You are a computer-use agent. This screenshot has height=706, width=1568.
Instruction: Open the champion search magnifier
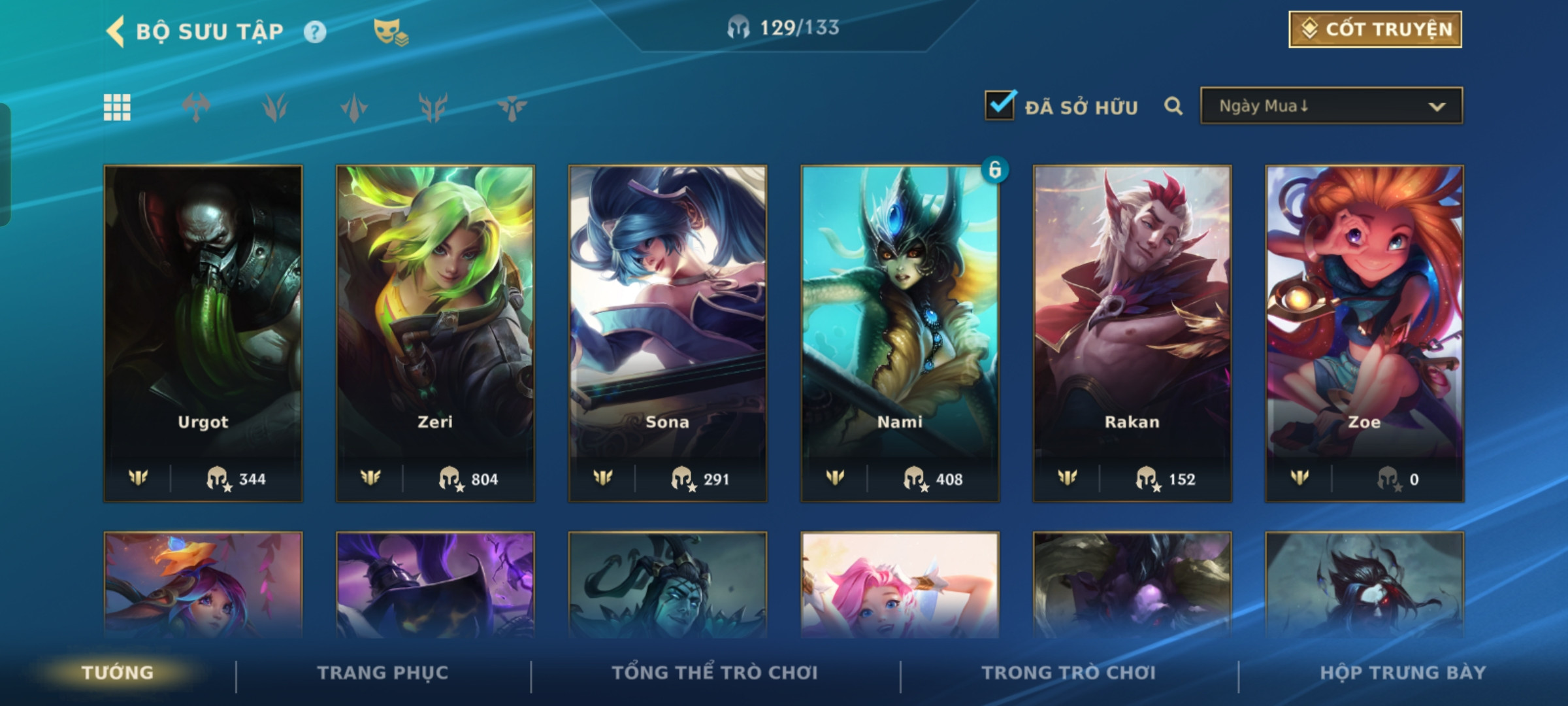pos(1173,106)
